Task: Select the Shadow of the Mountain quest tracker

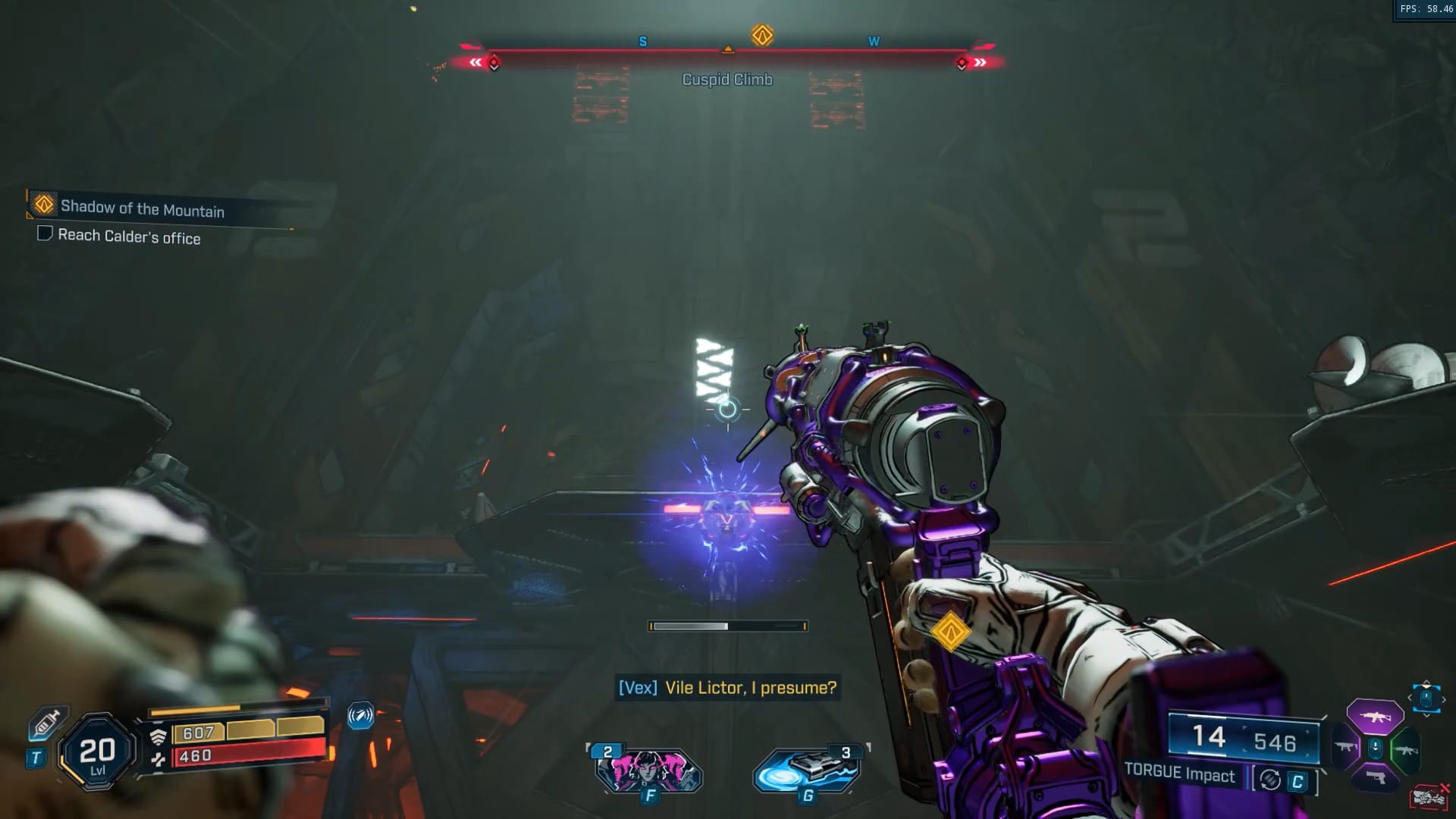Action: (142, 208)
